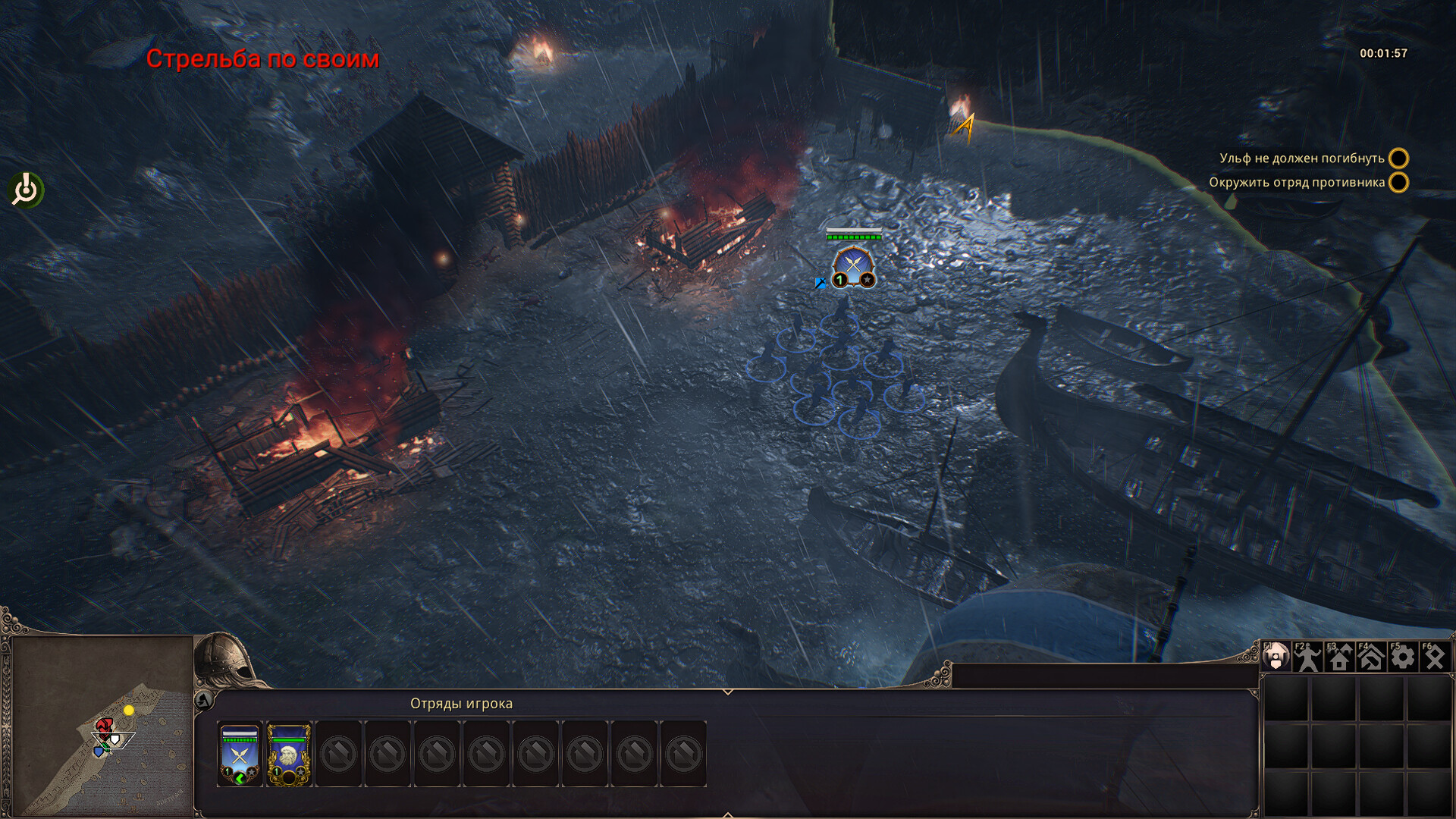Image resolution: width=1456 pixels, height=819 pixels.
Task: Open the F3 houses panel
Action: [1339, 657]
